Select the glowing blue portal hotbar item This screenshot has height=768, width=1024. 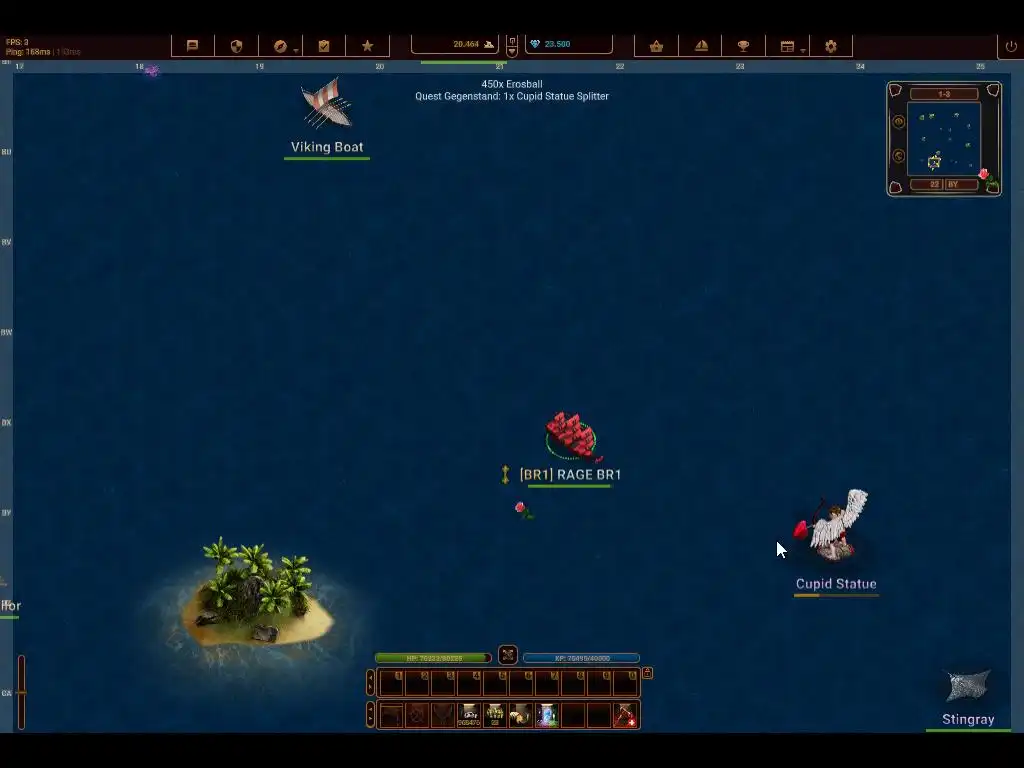point(547,715)
